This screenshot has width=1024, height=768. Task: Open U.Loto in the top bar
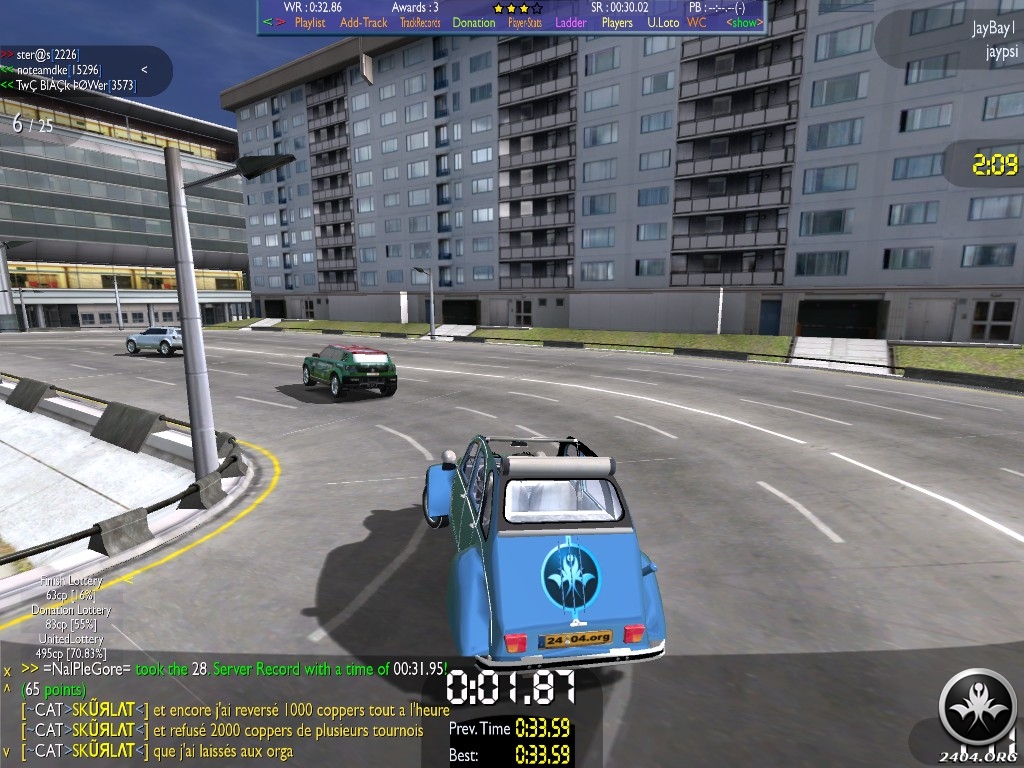point(663,23)
